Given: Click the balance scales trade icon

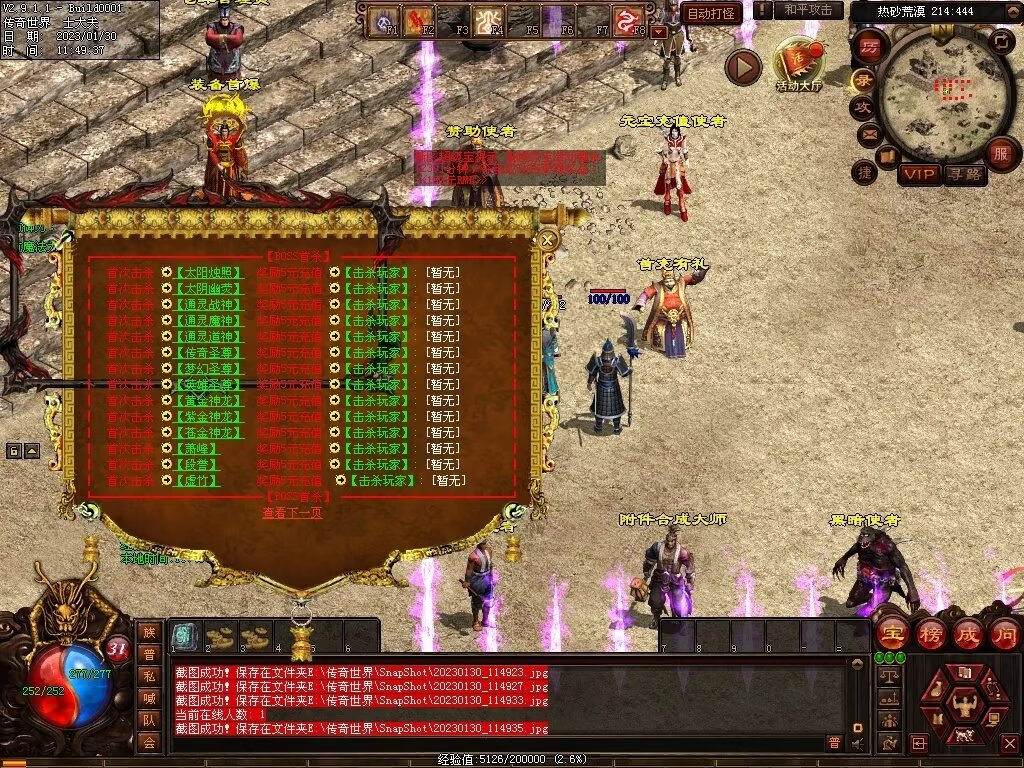Looking at the screenshot, I should coord(886,676).
